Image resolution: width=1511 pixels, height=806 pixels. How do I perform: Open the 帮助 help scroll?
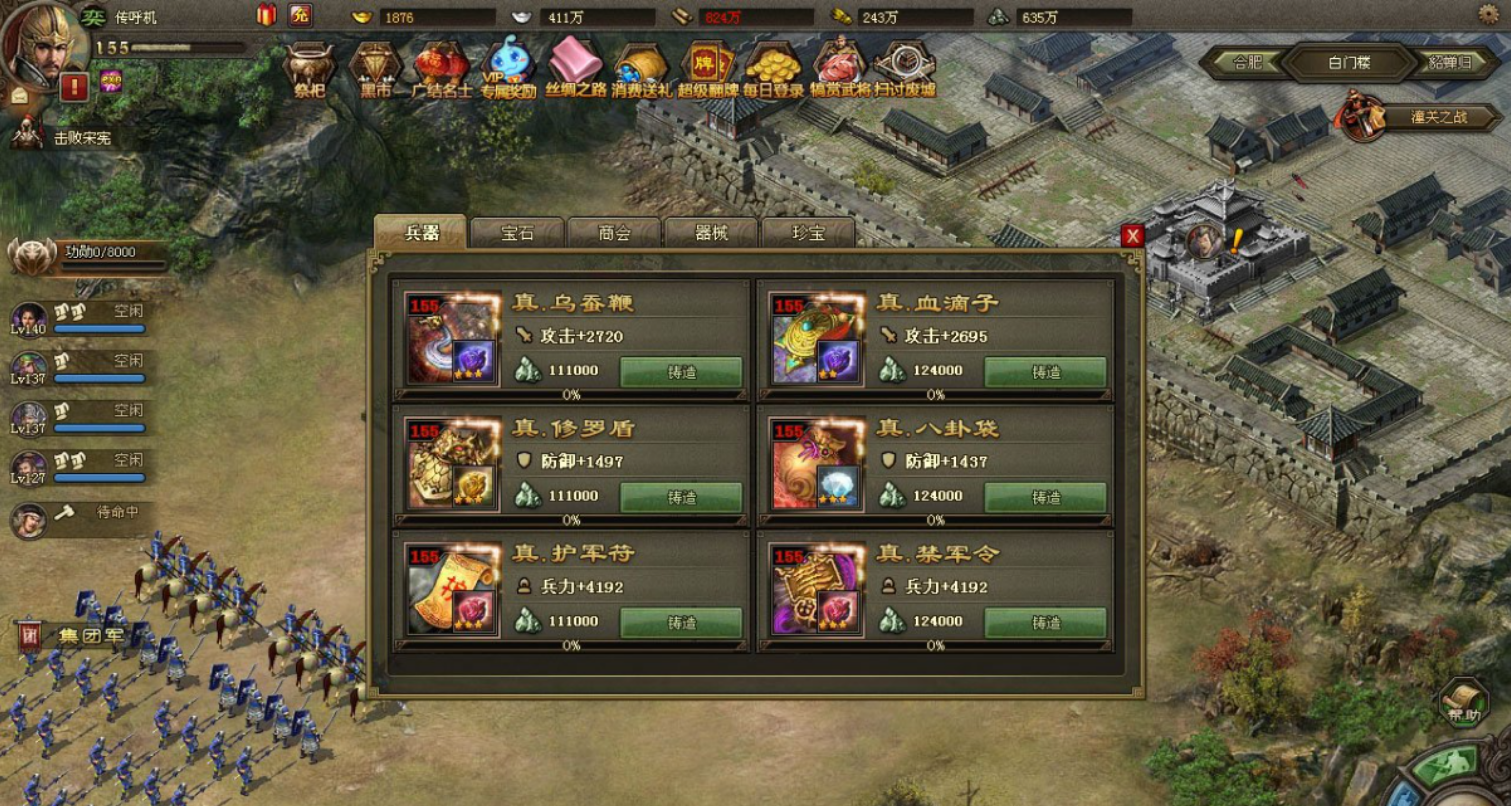(1464, 703)
